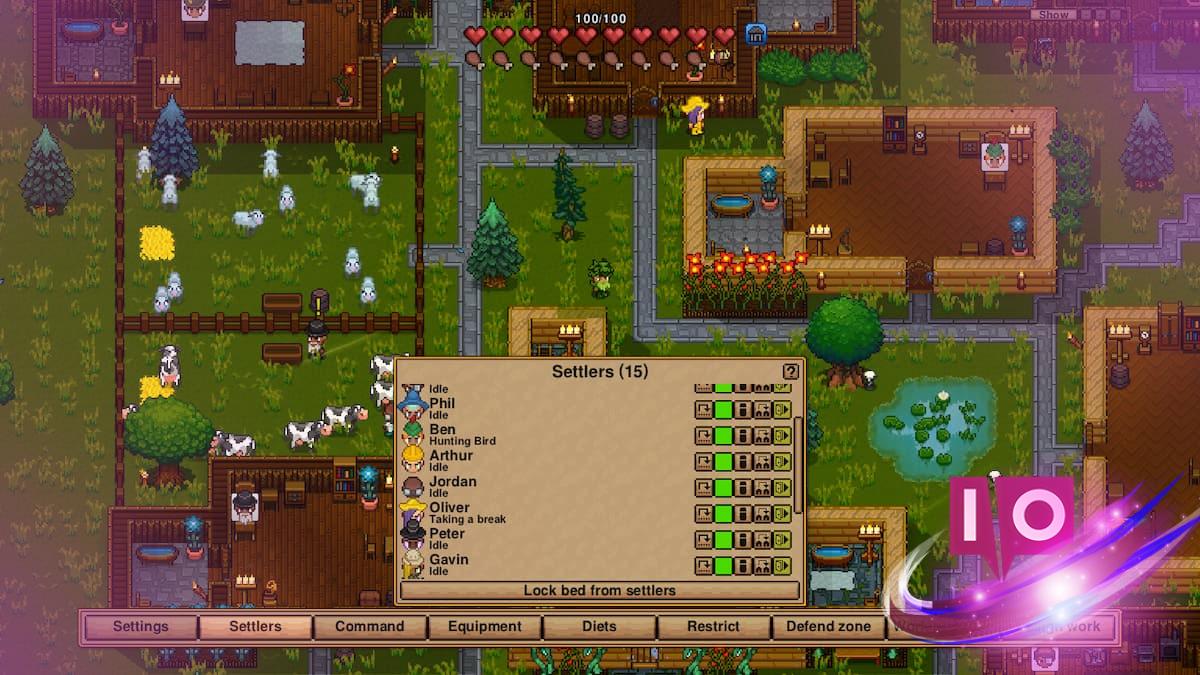Screen dimensions: 1200x675
Task: Open the Restrict tab
Action: click(713, 627)
